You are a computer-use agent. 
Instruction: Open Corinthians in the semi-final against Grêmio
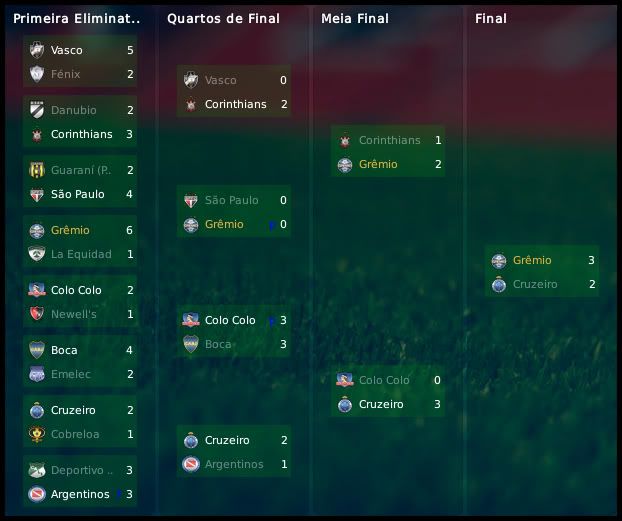click(389, 140)
